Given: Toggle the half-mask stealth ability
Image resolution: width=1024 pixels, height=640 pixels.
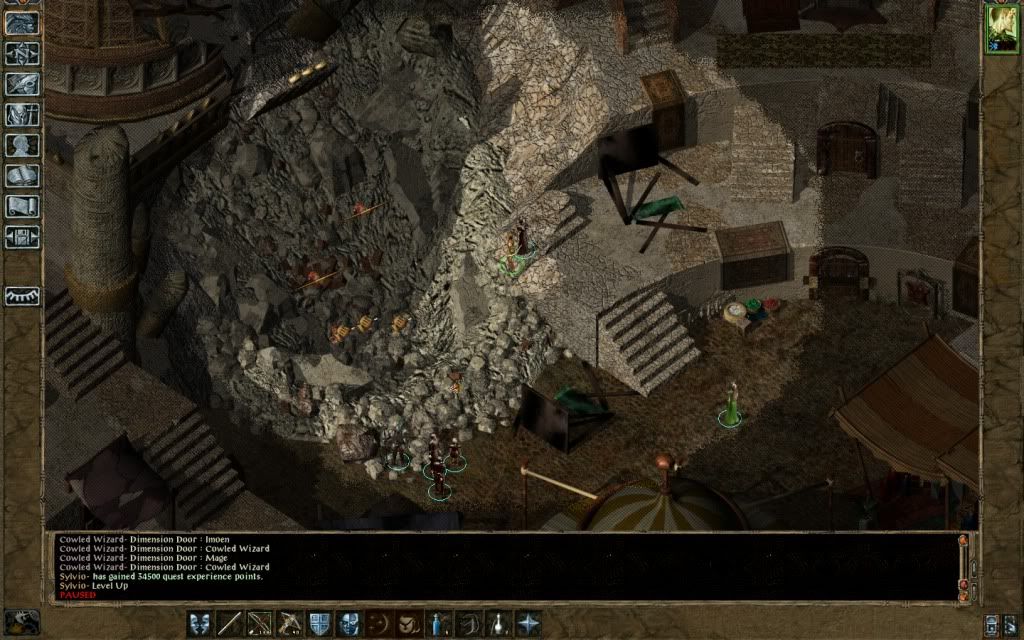Looking at the screenshot, I should pyautogui.click(x=349, y=622).
